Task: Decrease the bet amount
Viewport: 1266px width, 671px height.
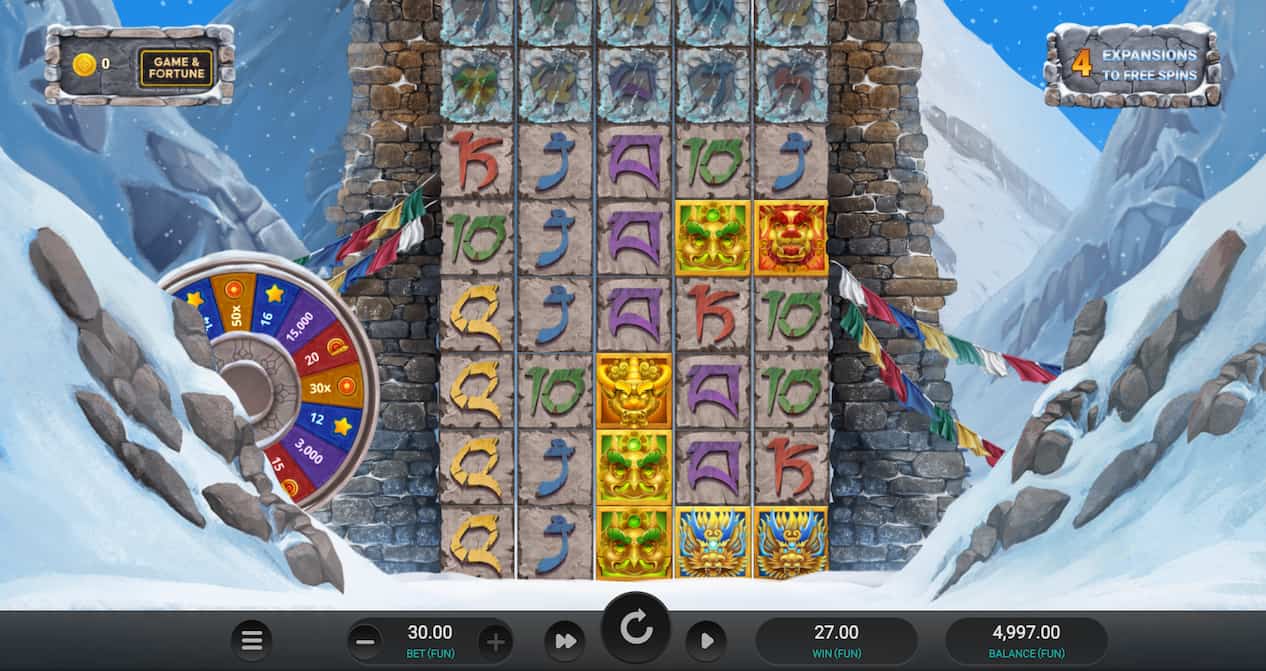Action: [366, 640]
